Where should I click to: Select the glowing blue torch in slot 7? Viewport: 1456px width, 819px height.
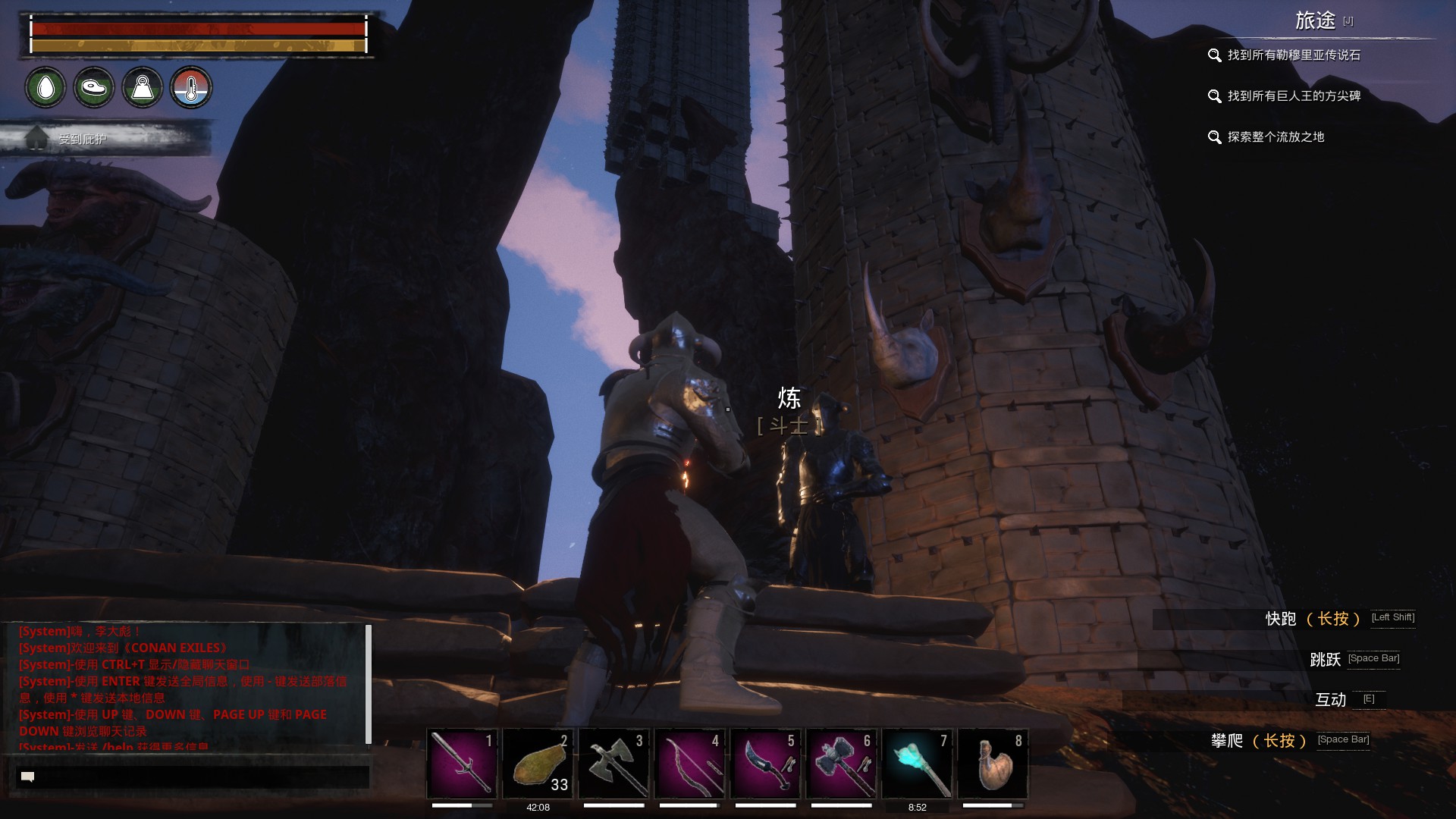[918, 764]
